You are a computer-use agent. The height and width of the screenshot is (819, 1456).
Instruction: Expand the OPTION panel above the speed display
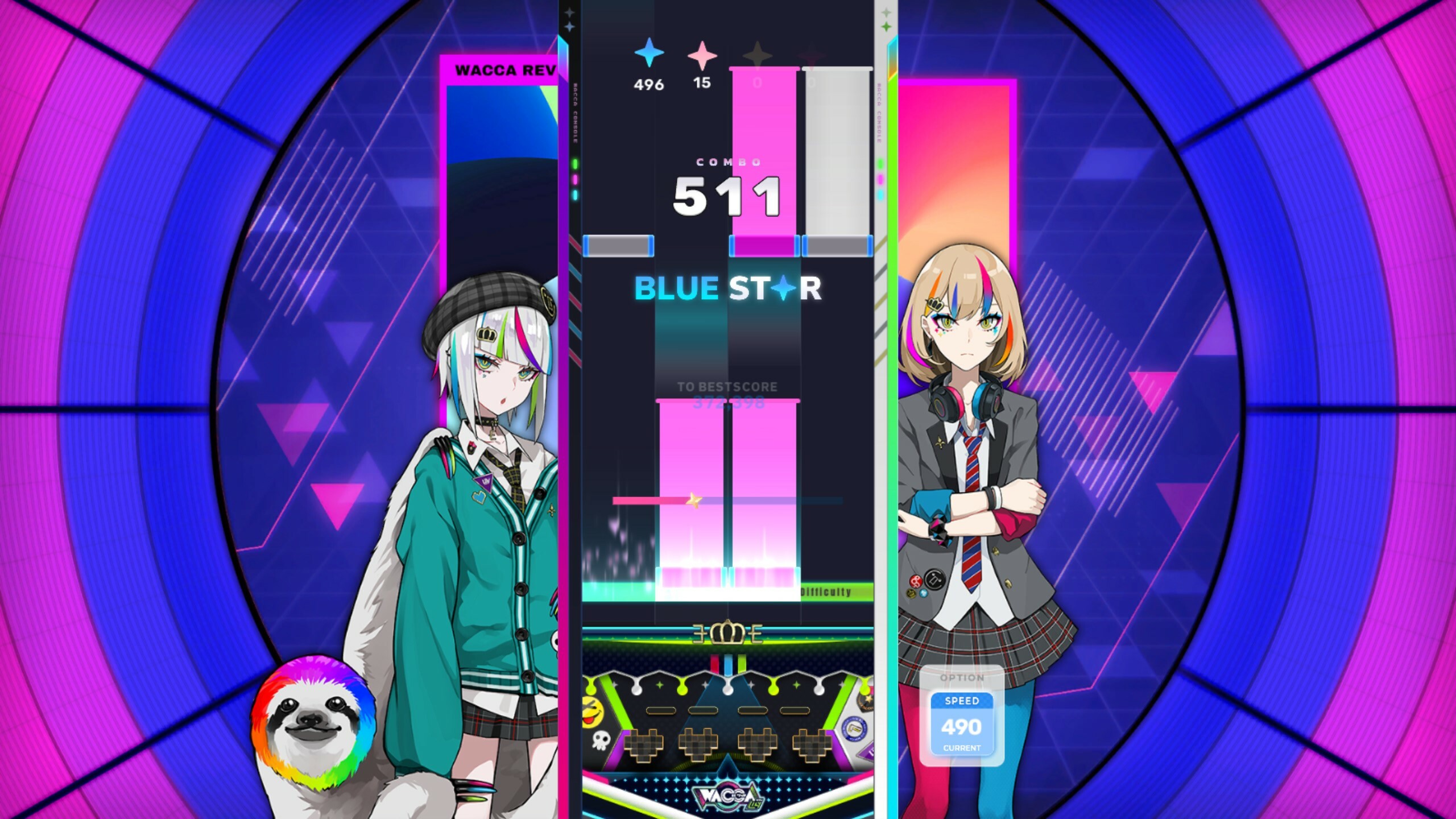(962, 679)
